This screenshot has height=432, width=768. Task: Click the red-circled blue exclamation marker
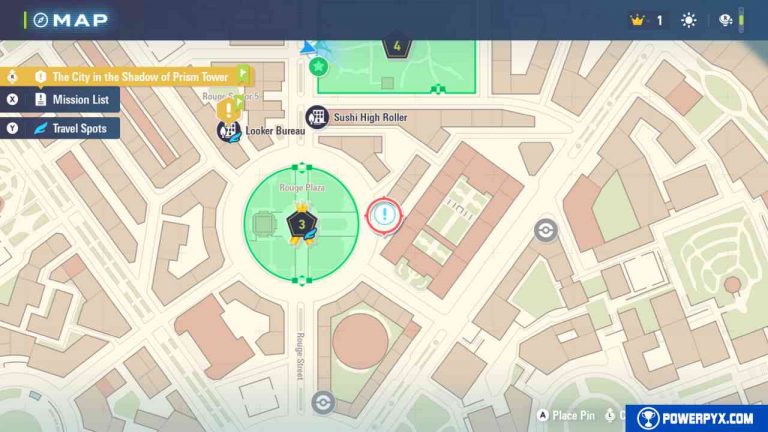coord(383,215)
